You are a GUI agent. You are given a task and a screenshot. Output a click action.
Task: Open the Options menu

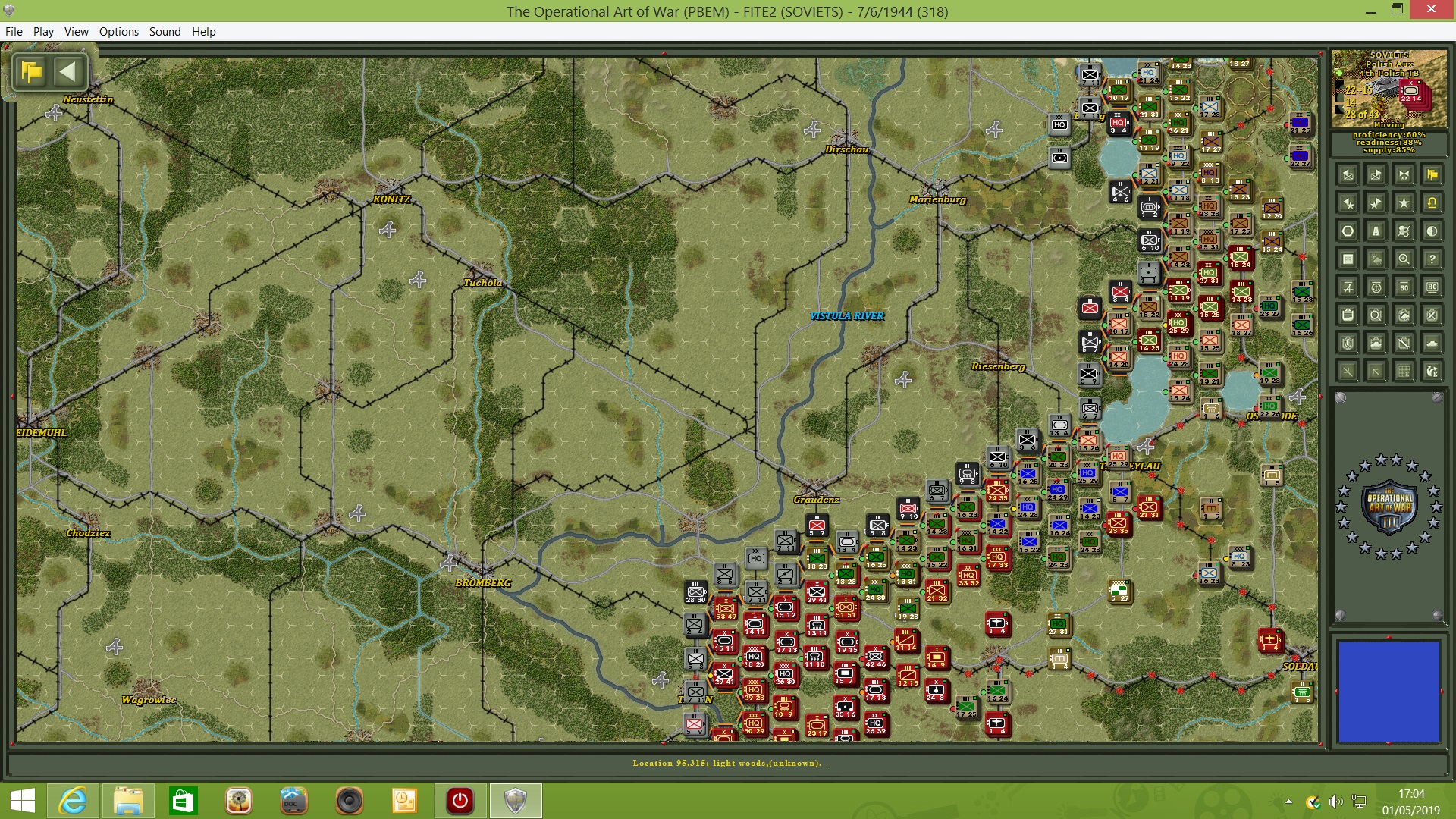[x=118, y=32]
